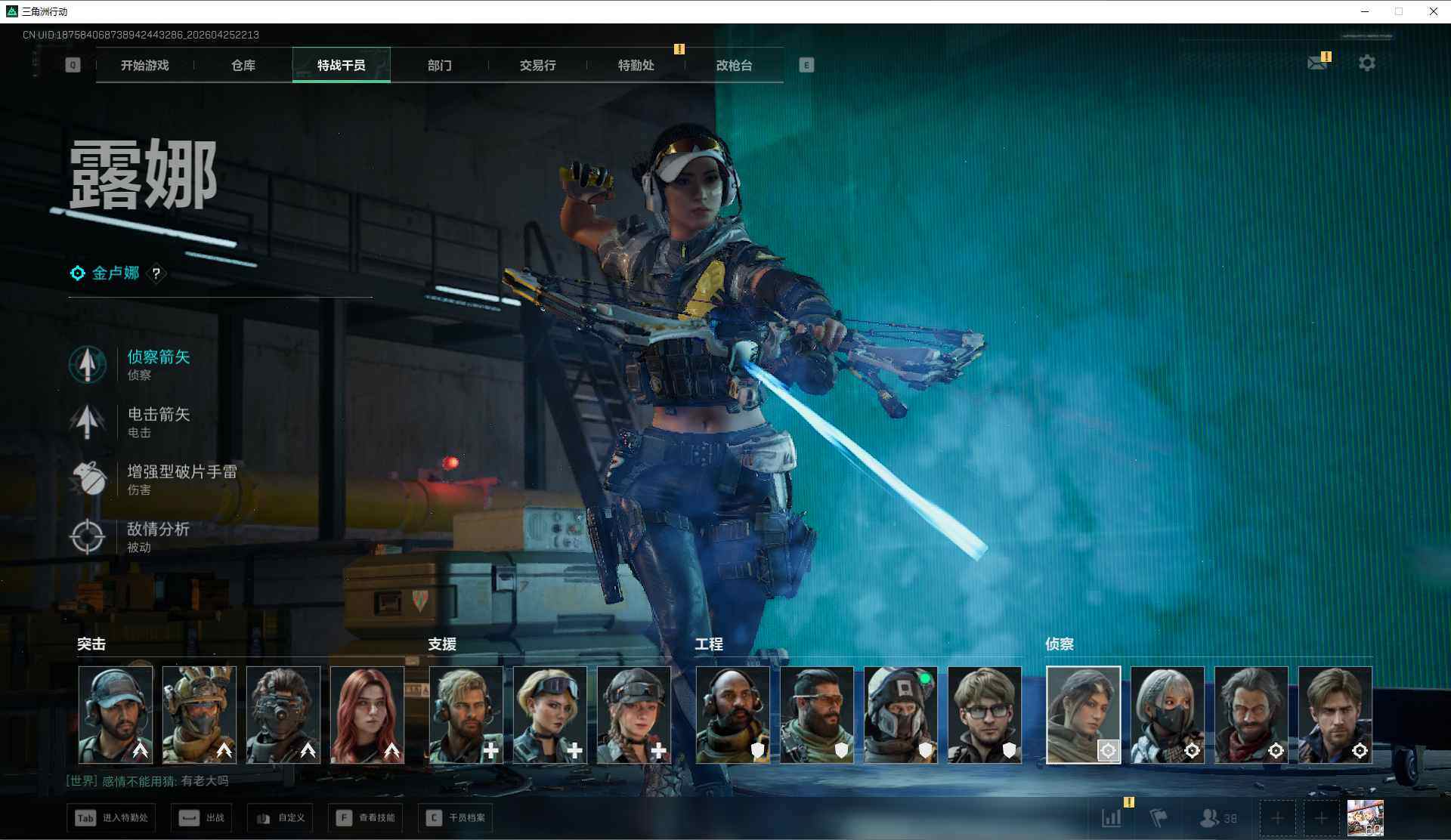Open the 交易行 tab

[537, 66]
